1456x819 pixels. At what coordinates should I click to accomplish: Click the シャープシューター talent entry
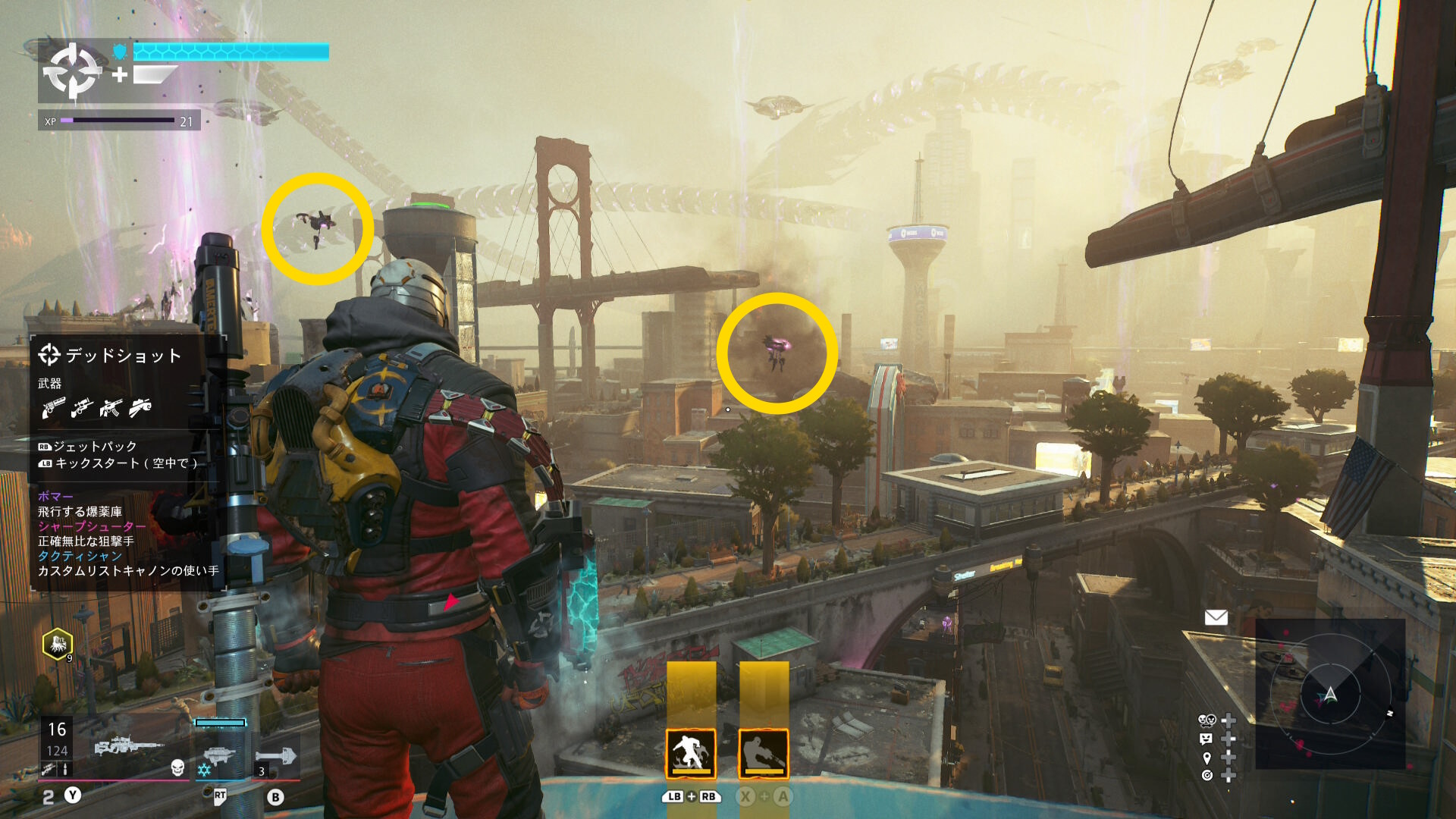(x=91, y=526)
